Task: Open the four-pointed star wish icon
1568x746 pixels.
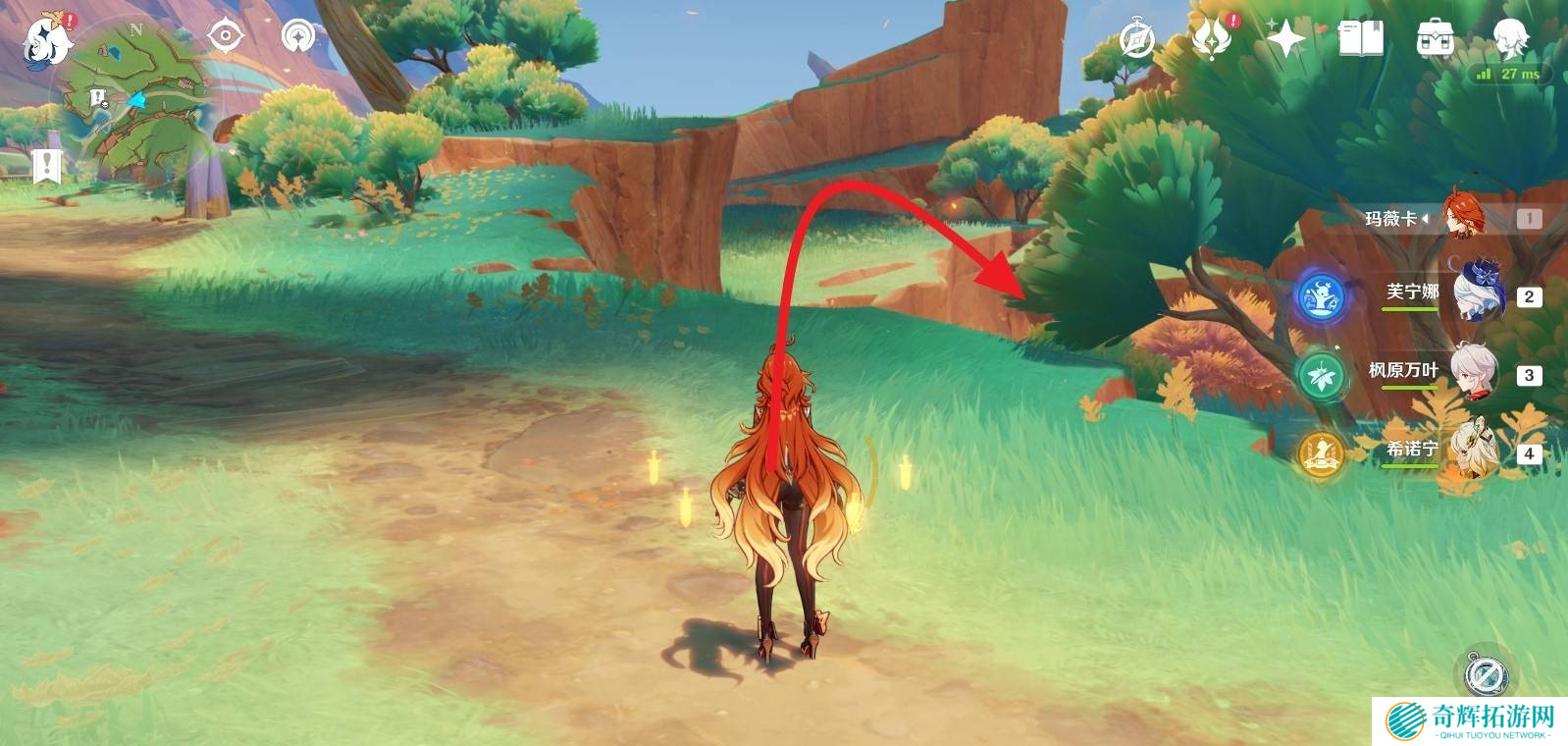Action: pyautogui.click(x=1285, y=39)
